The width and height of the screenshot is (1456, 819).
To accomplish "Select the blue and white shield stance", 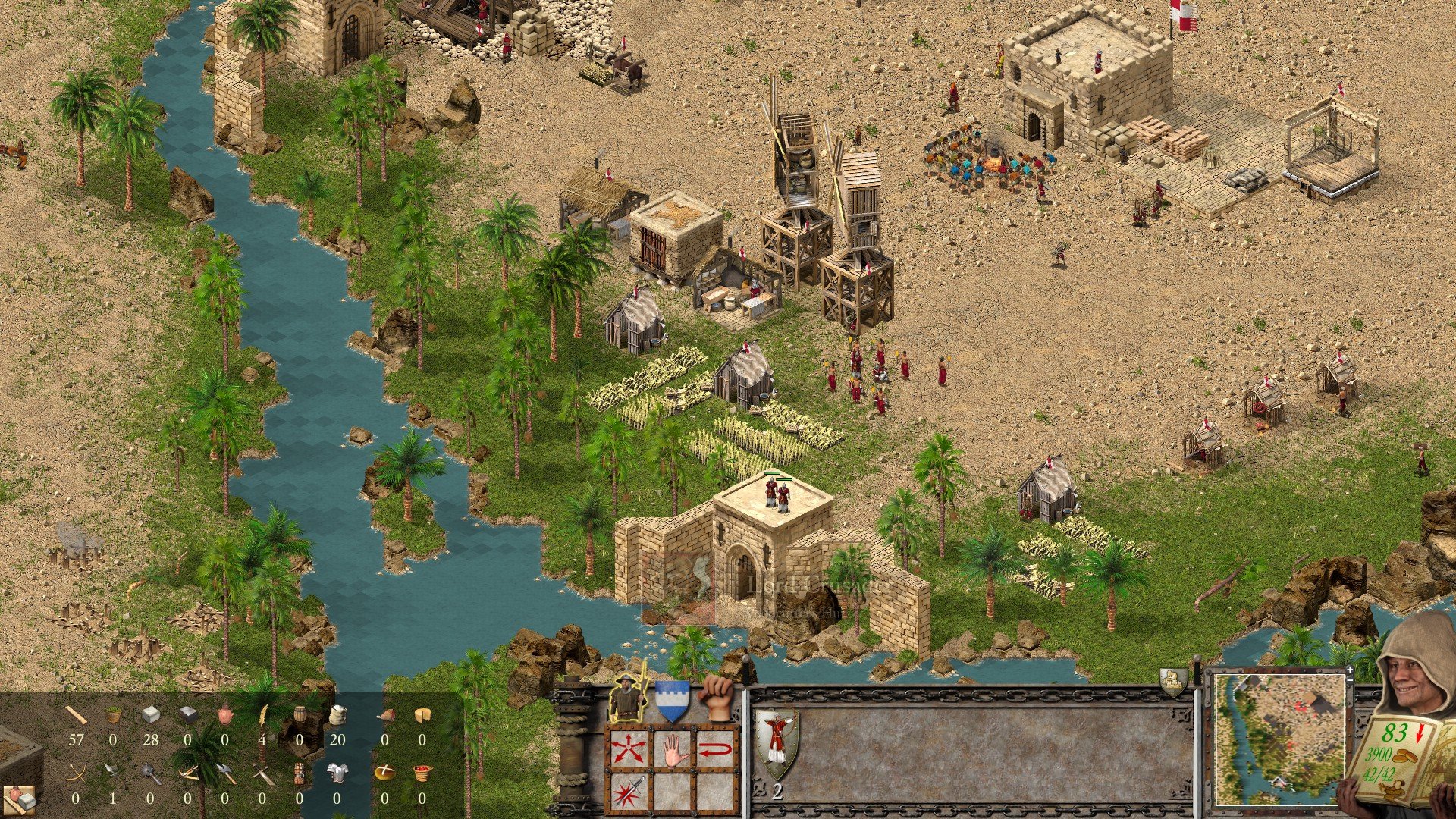I will tap(671, 700).
